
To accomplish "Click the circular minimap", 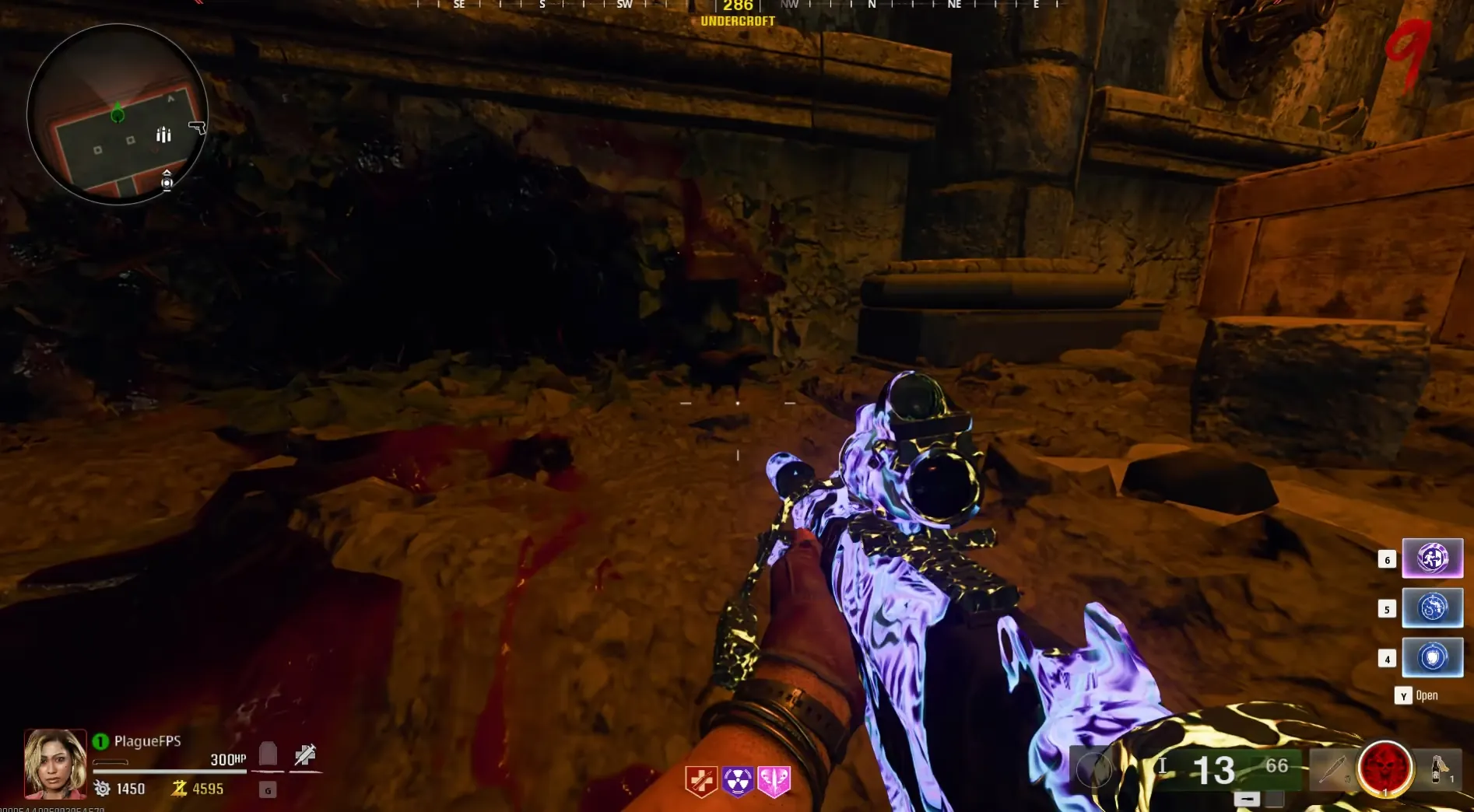I will (x=118, y=114).
